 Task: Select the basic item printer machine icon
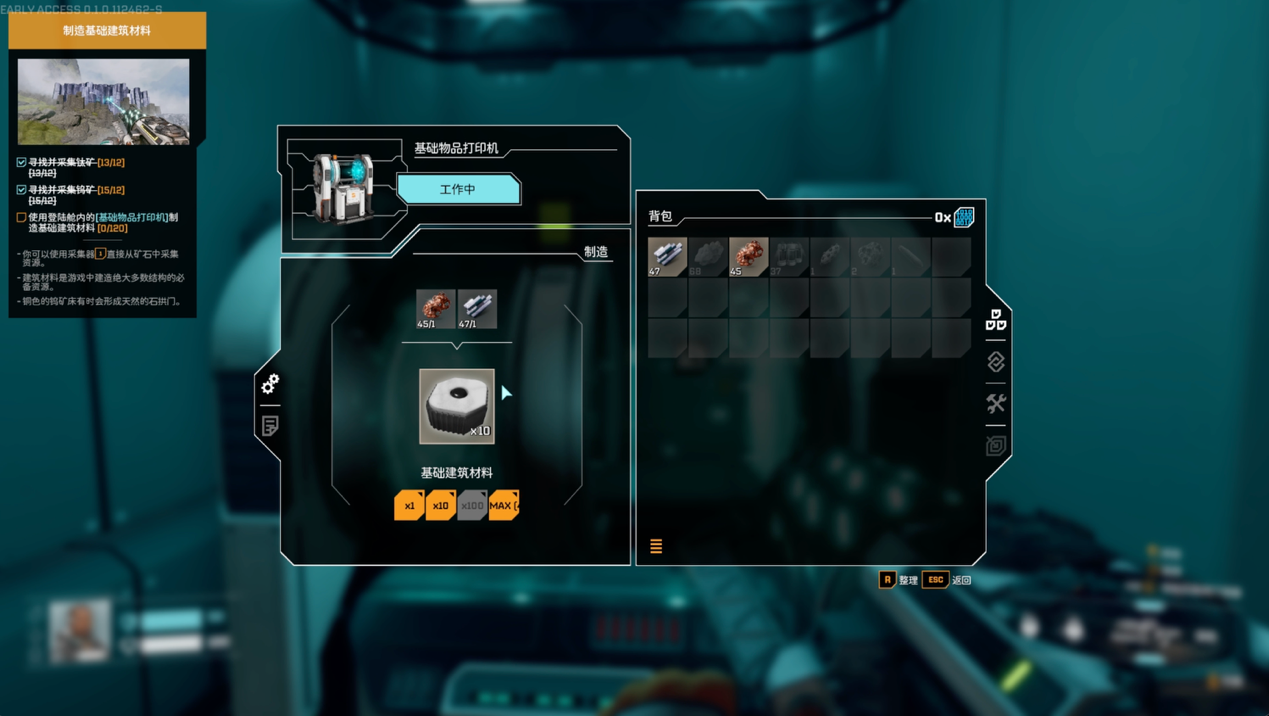344,187
